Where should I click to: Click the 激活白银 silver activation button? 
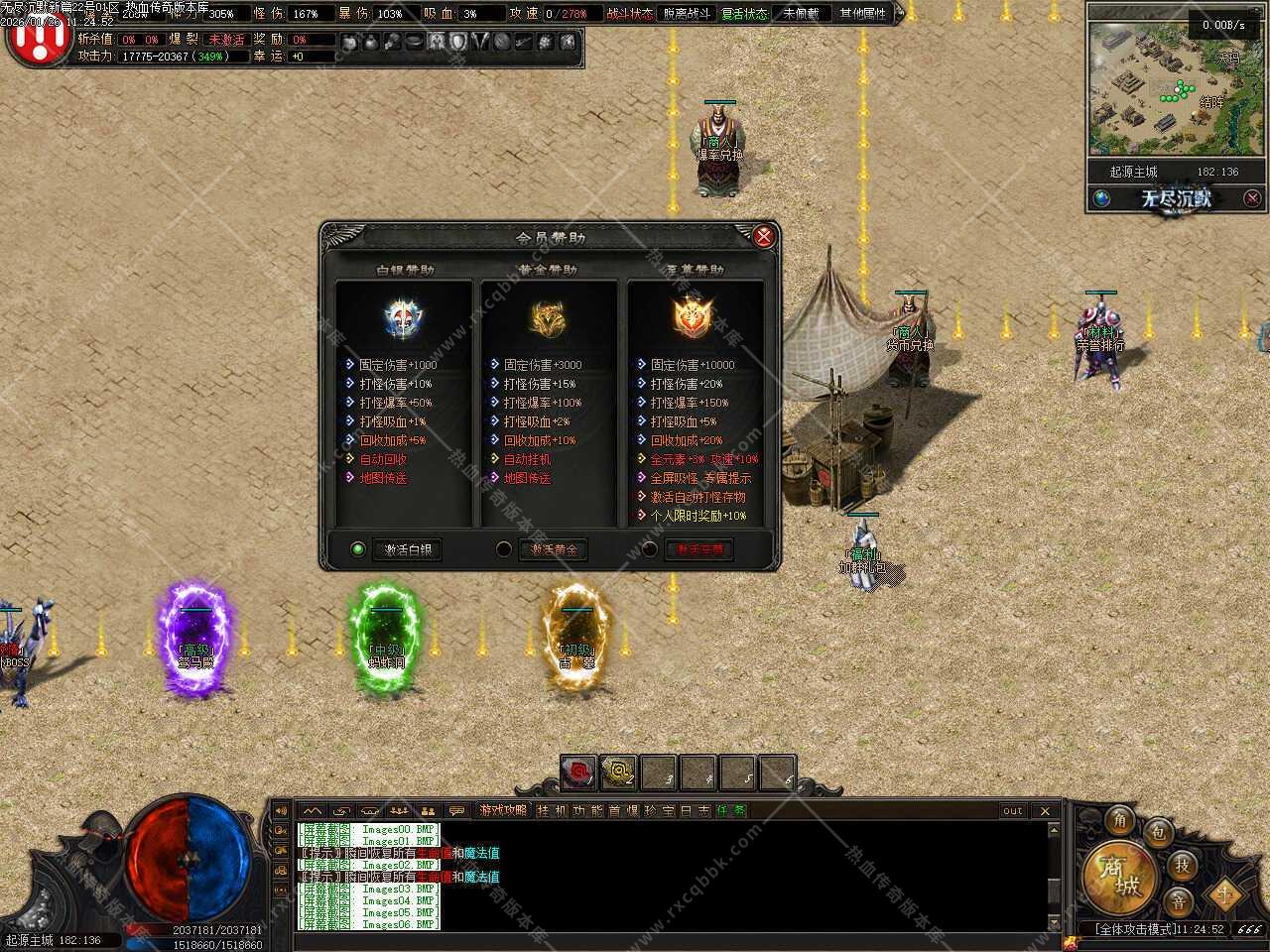(409, 549)
